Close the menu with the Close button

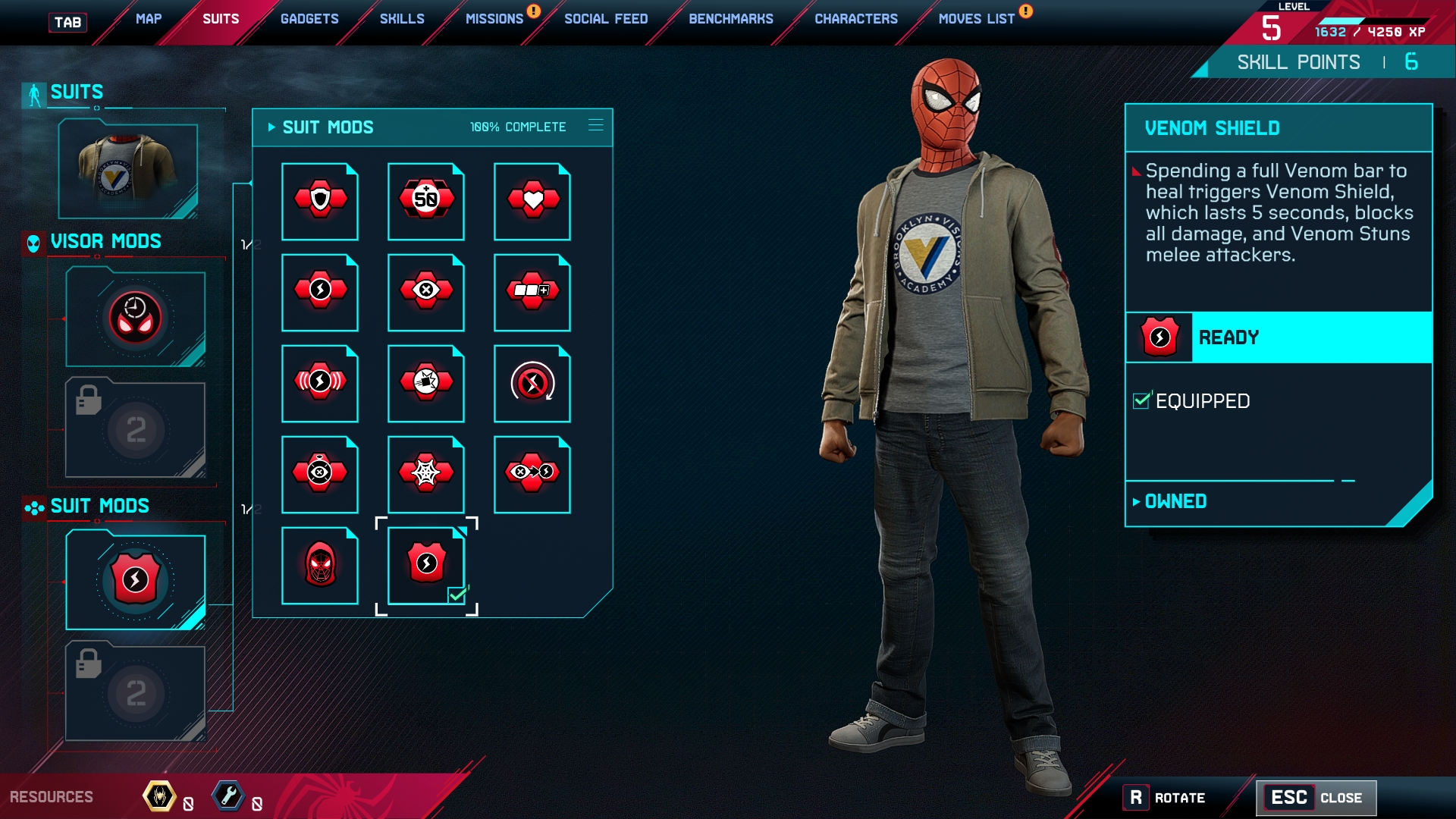(1316, 798)
